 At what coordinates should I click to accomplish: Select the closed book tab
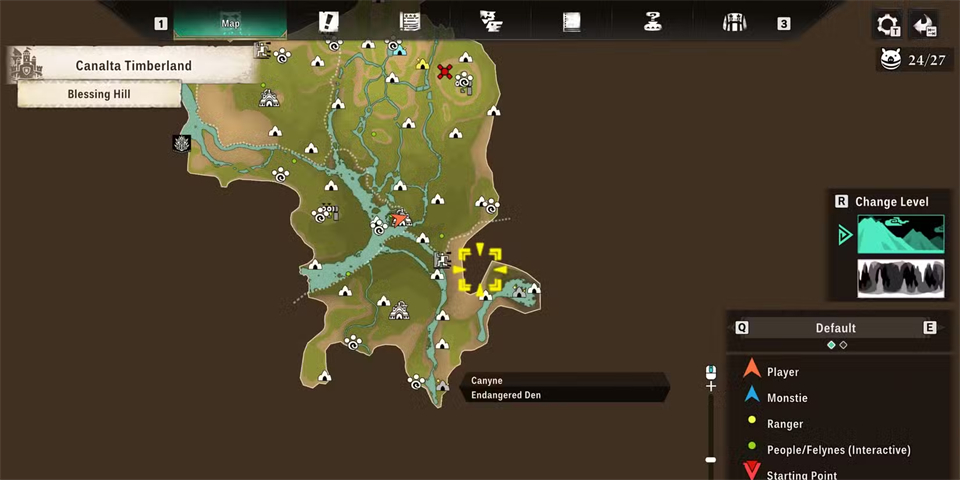571,22
